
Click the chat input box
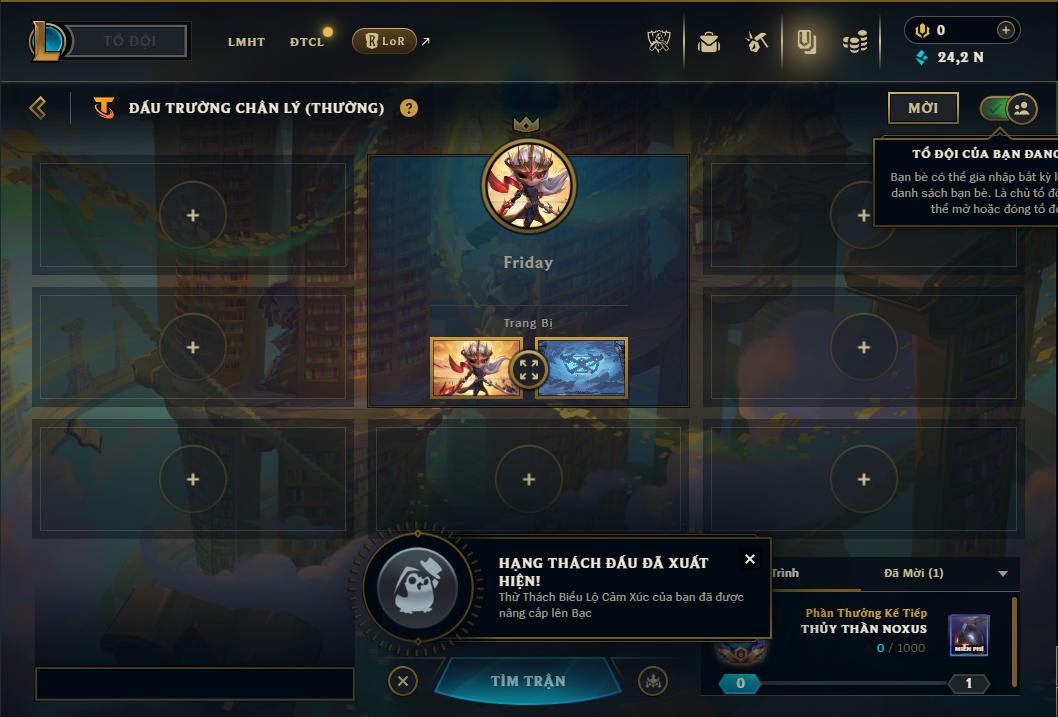pos(195,684)
